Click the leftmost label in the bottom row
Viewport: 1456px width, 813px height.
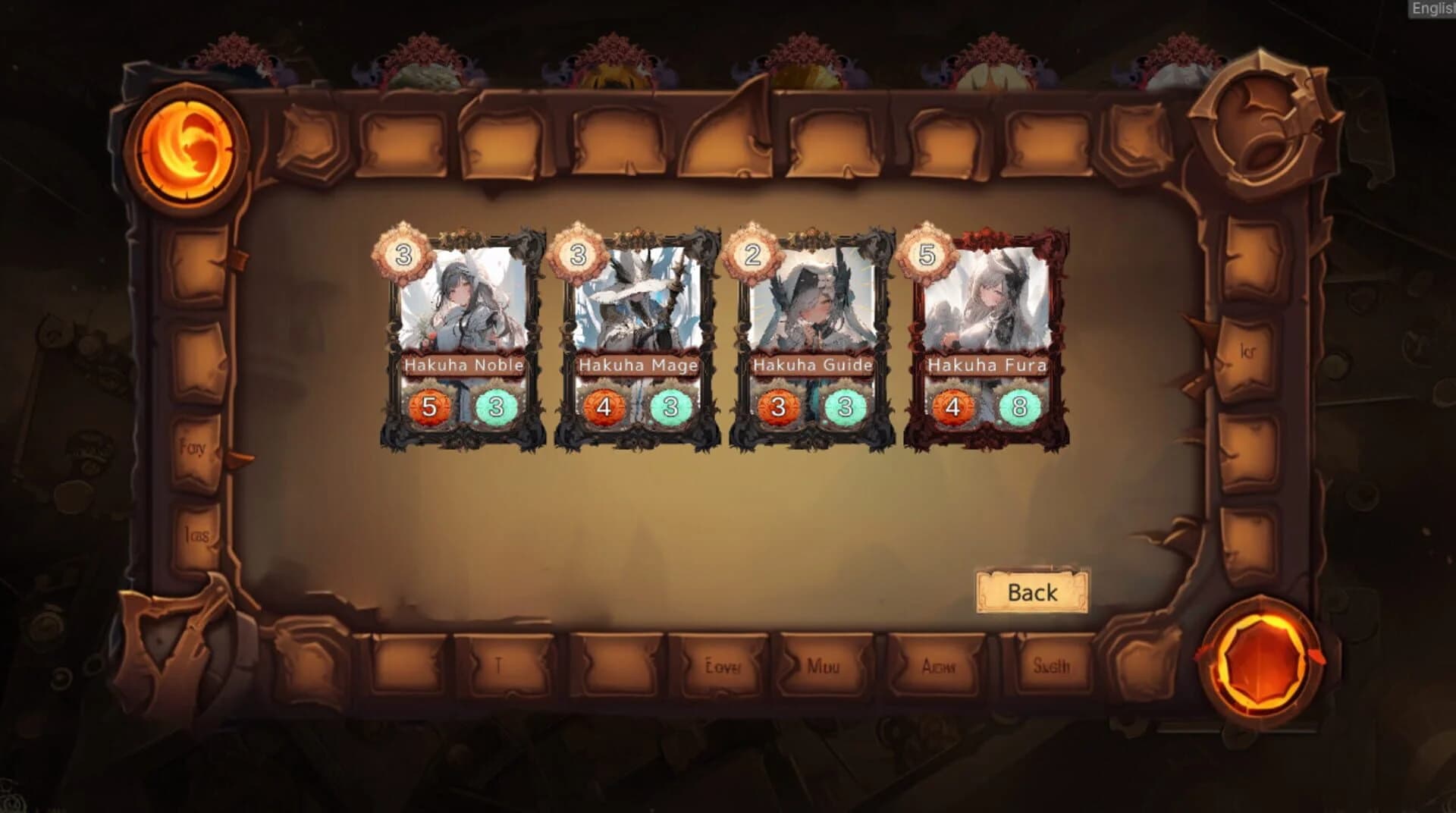pyautogui.click(x=497, y=666)
